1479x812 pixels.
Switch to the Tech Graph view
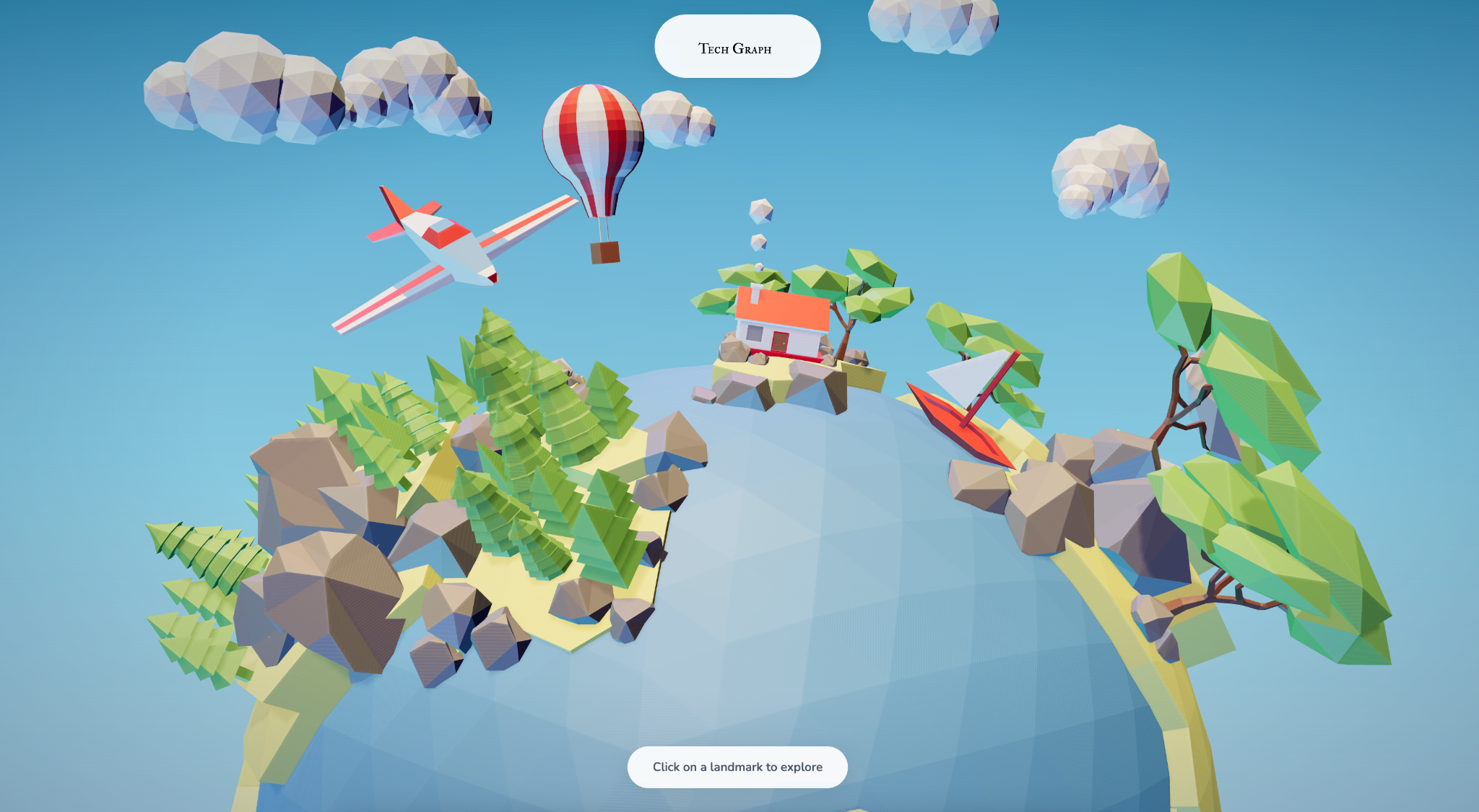tap(737, 45)
